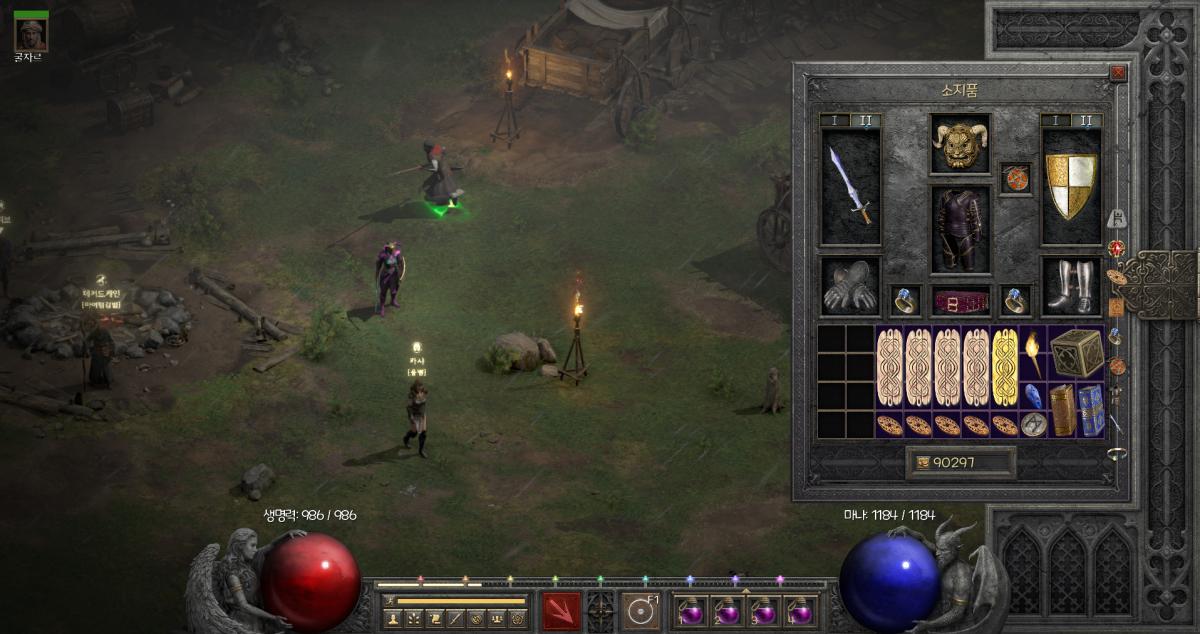This screenshot has height=634, width=1200.
Task: Select the ring beside the boots
Action: 1015,299
